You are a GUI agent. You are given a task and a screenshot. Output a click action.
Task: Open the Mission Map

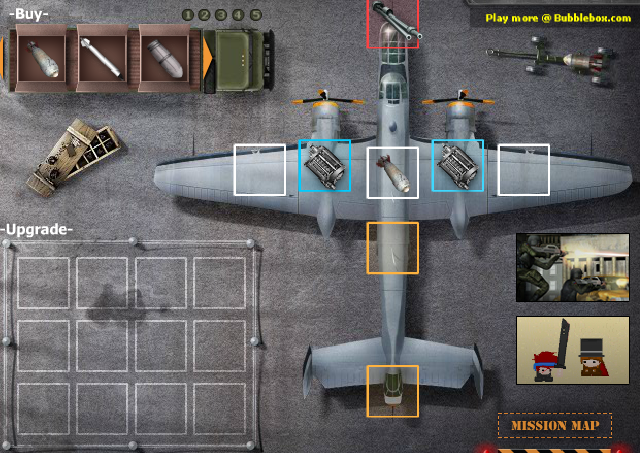[x=555, y=426]
